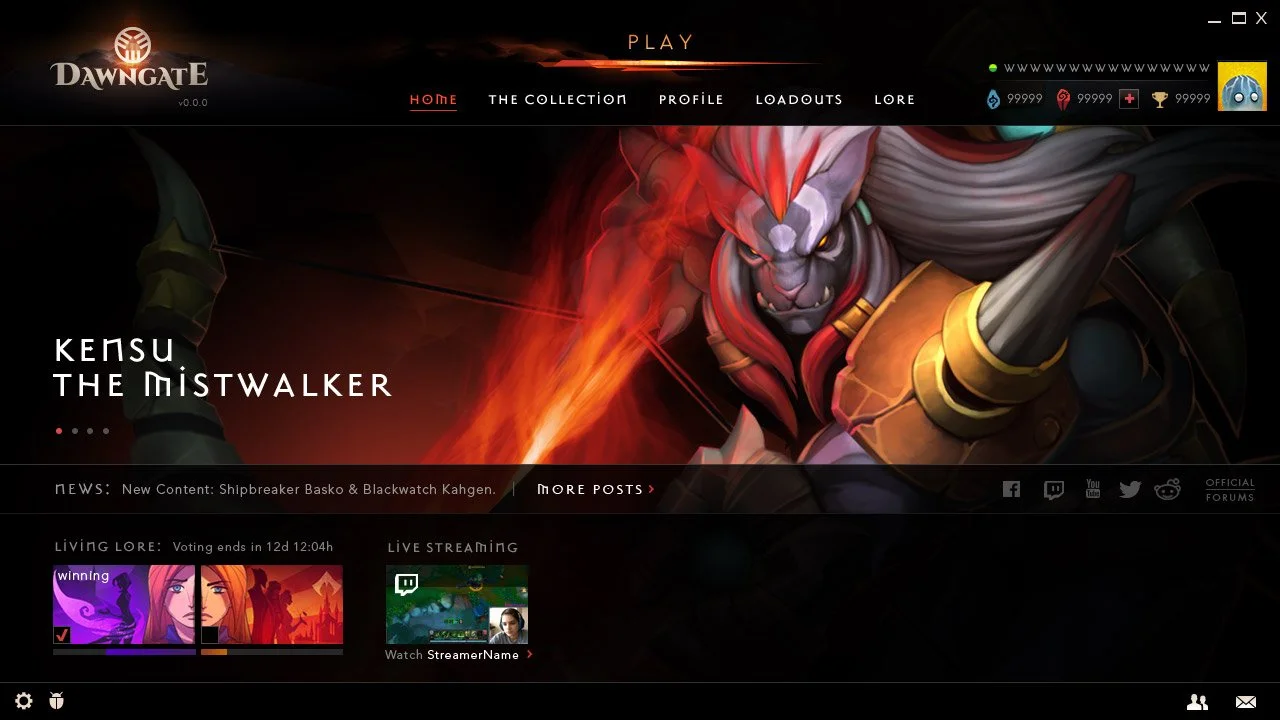Report a bug using the bug icon
Viewport: 1280px width, 720px height.
coord(57,701)
